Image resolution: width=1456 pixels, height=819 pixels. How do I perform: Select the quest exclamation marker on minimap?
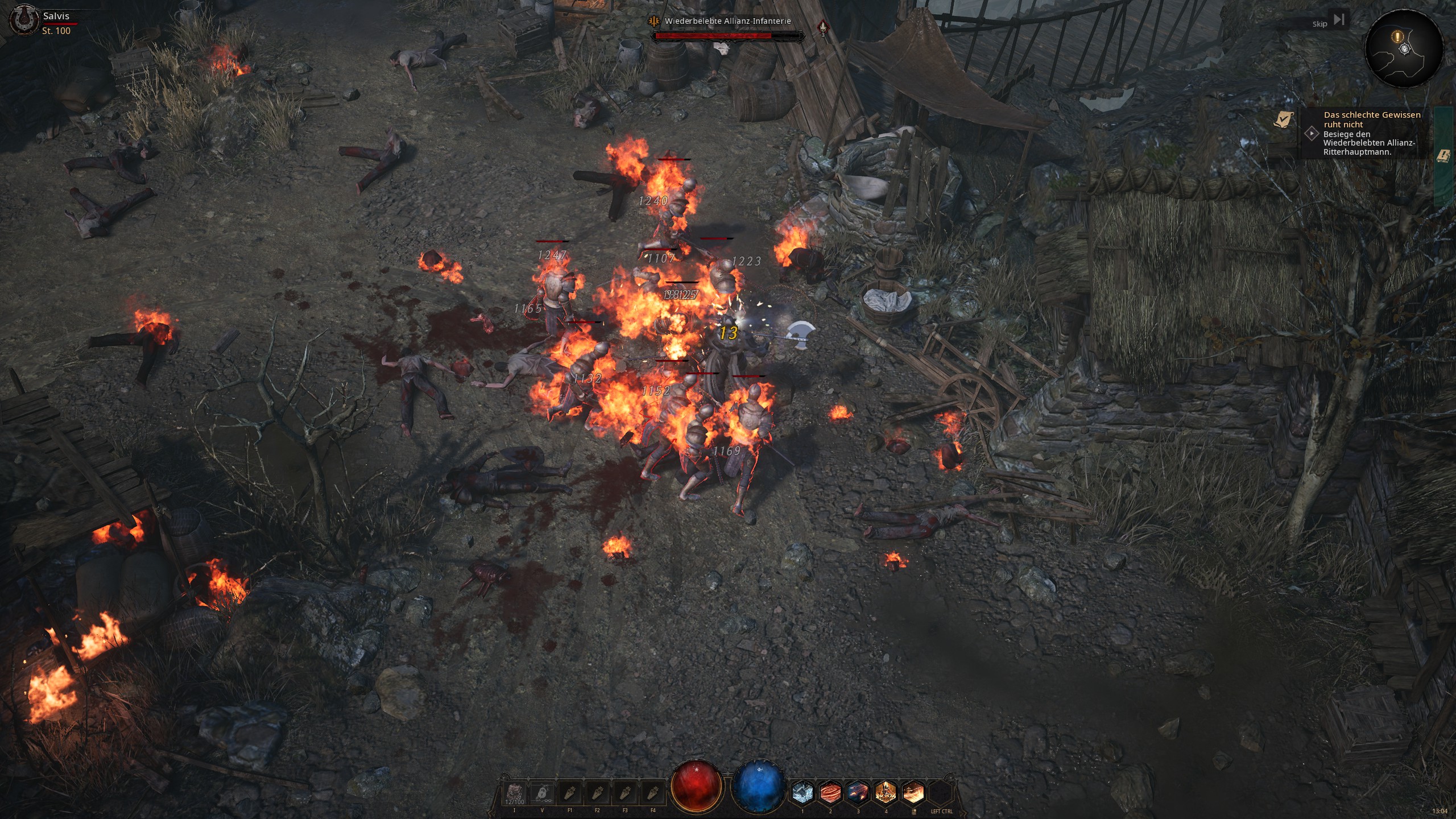(1397, 37)
